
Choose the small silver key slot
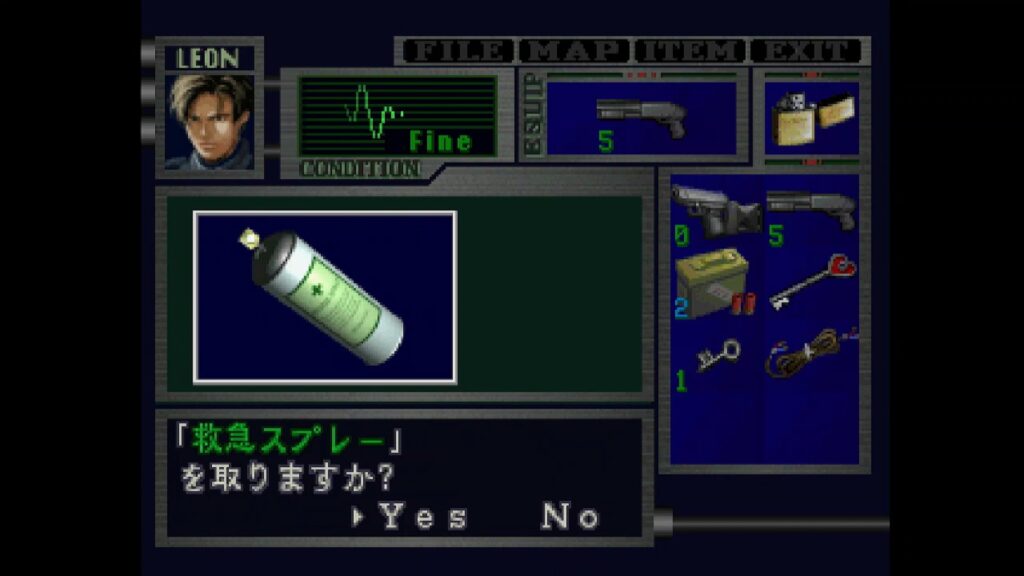coord(716,357)
